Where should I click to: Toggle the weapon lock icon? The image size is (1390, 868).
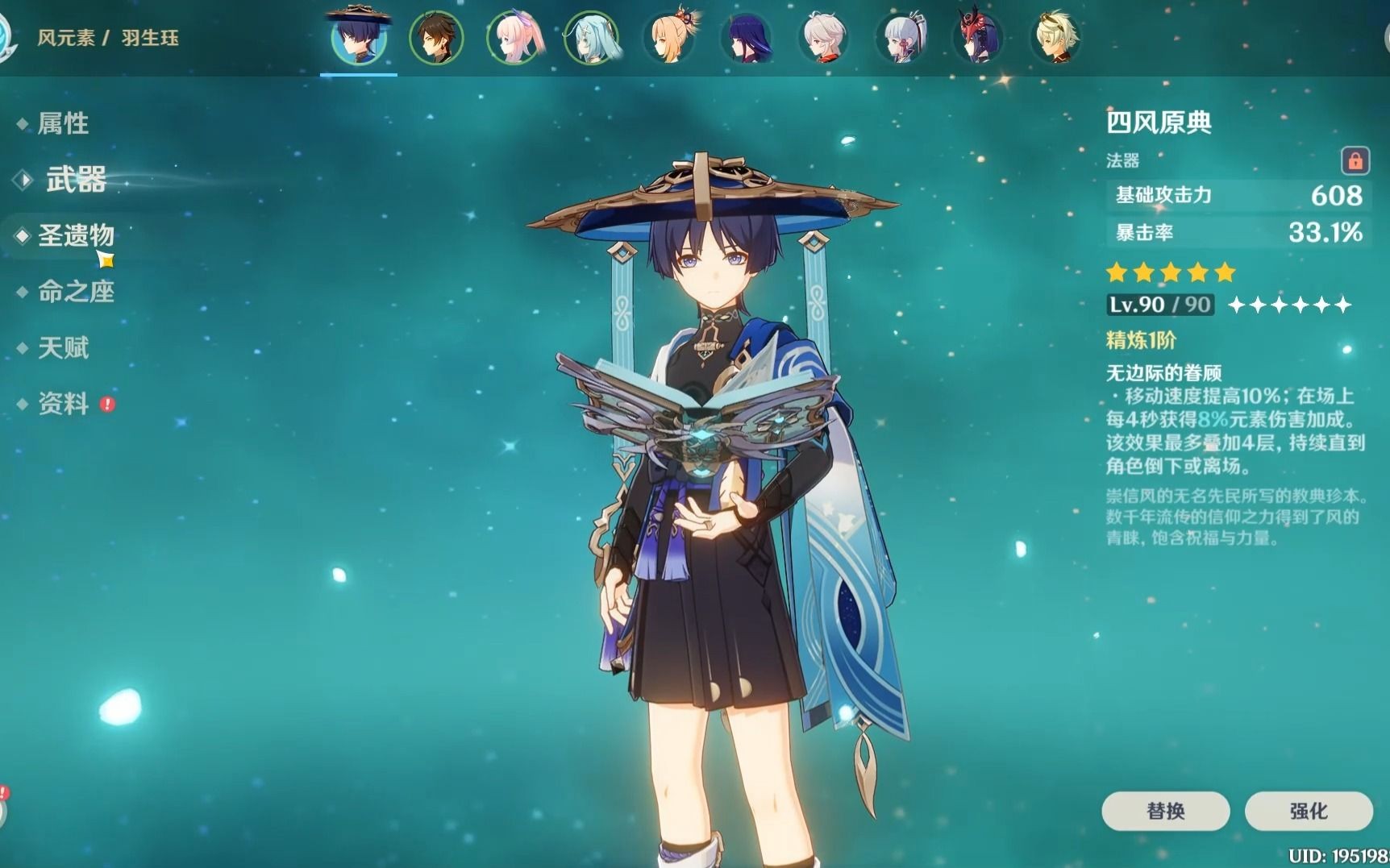coord(1355,160)
